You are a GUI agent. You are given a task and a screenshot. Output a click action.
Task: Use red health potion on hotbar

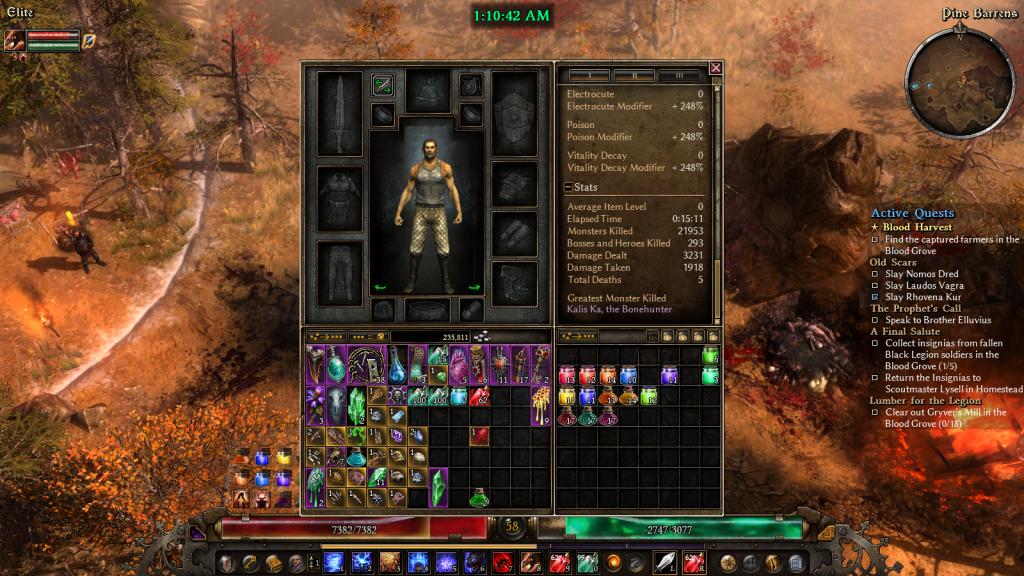click(x=560, y=561)
